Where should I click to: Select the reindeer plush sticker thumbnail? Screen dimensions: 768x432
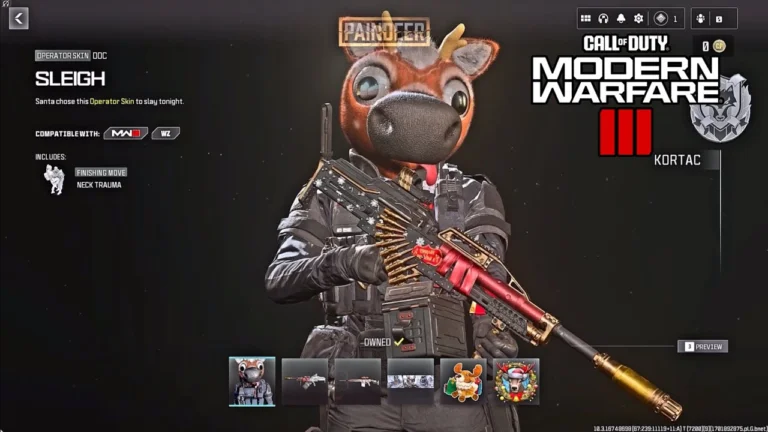click(x=463, y=381)
